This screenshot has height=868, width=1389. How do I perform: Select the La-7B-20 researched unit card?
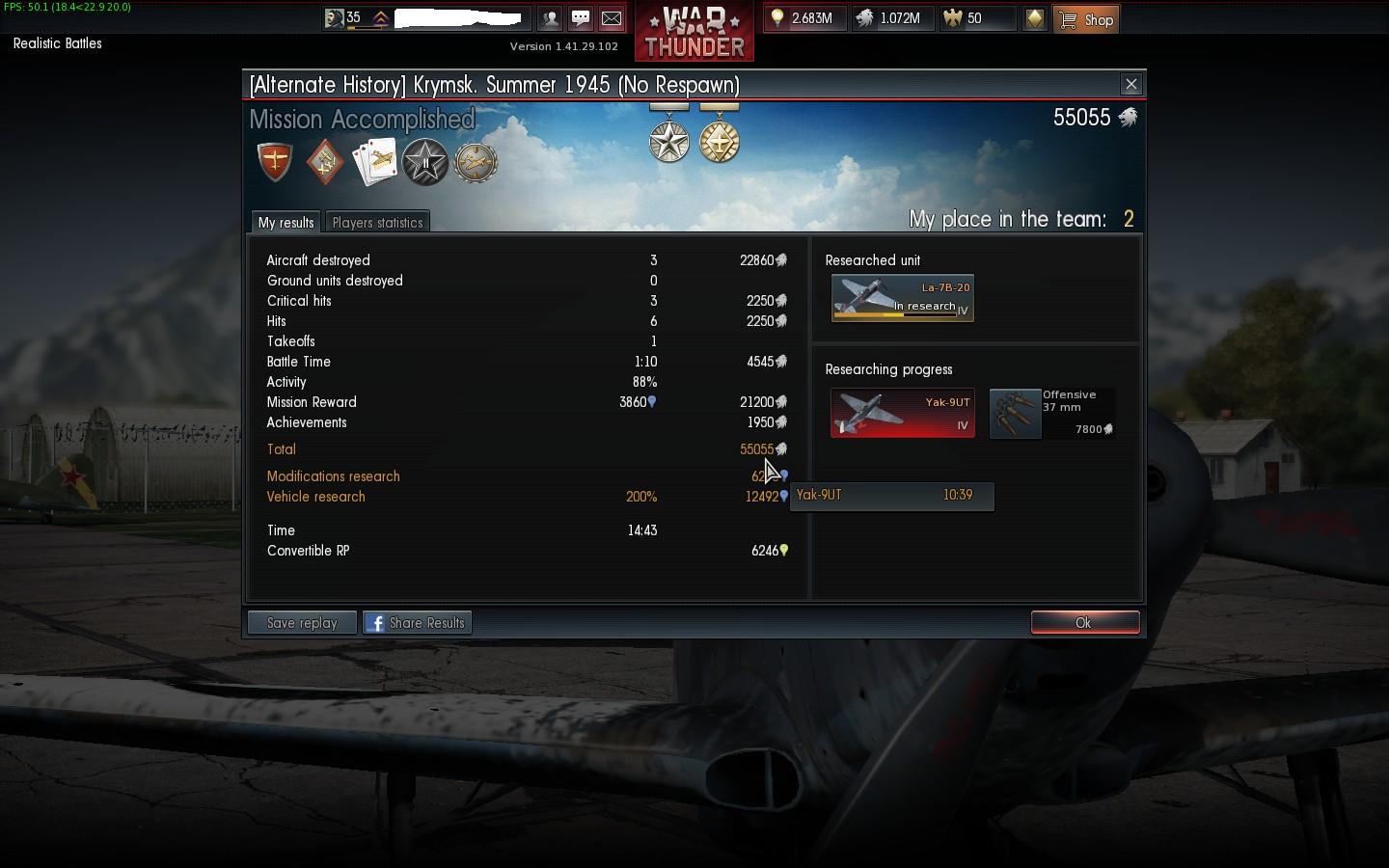click(x=902, y=298)
